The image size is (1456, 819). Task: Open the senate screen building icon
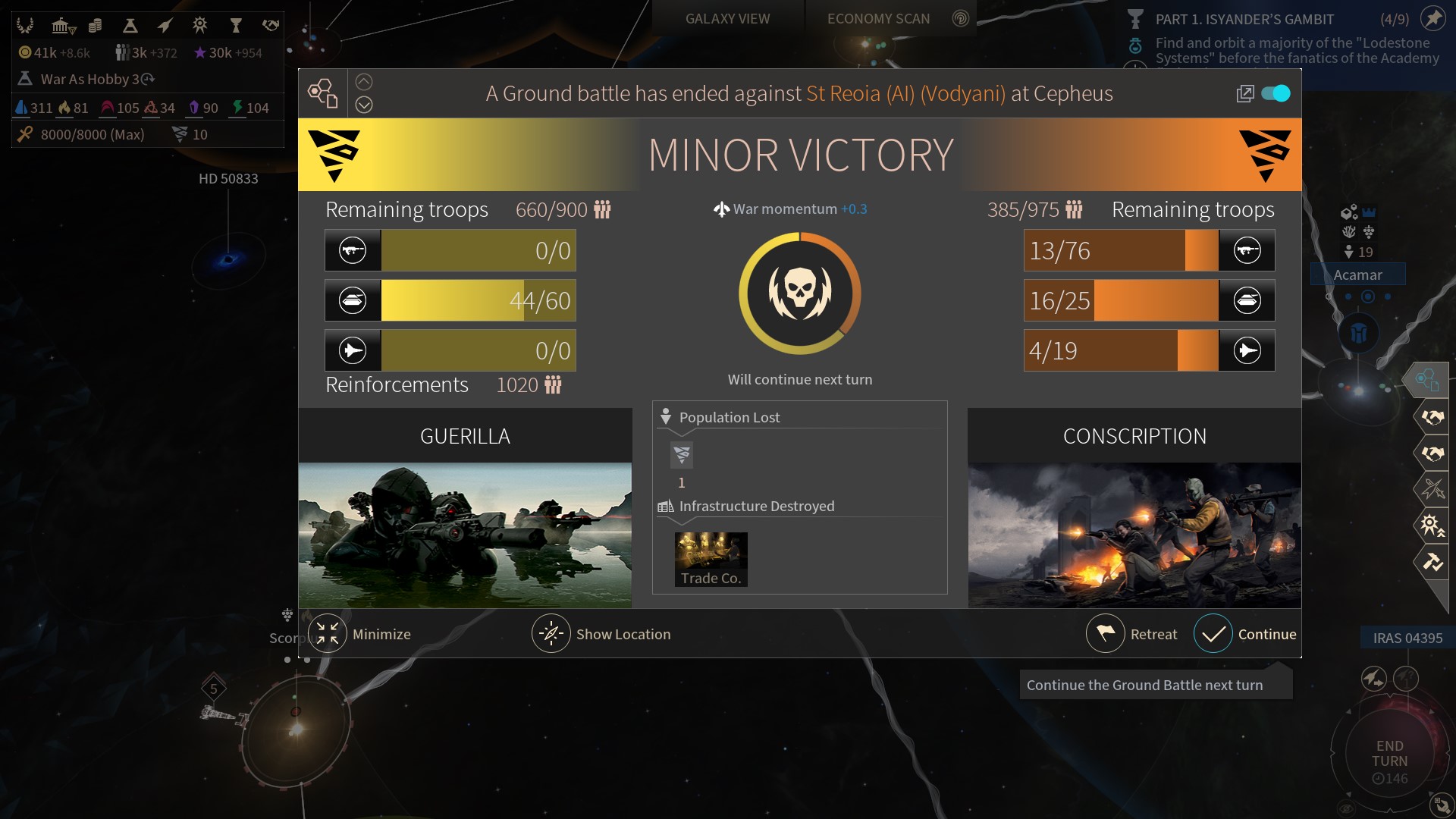coord(62,27)
